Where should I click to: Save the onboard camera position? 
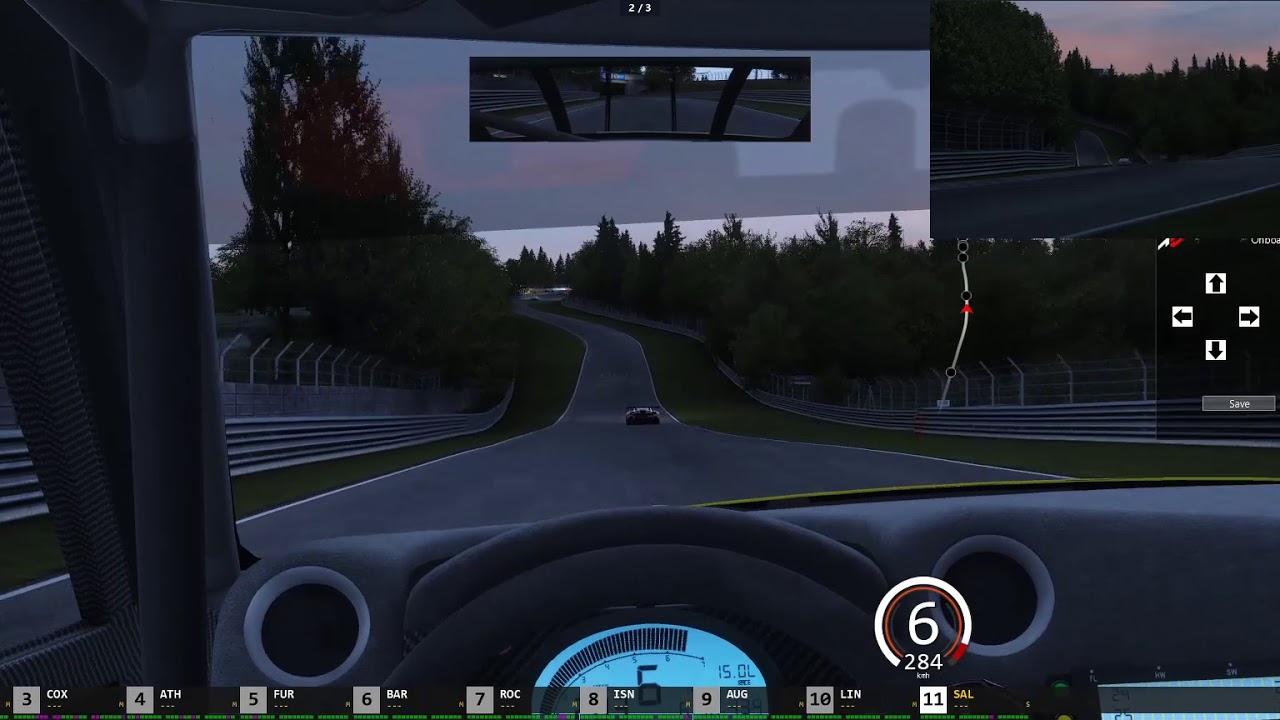[x=1239, y=404]
